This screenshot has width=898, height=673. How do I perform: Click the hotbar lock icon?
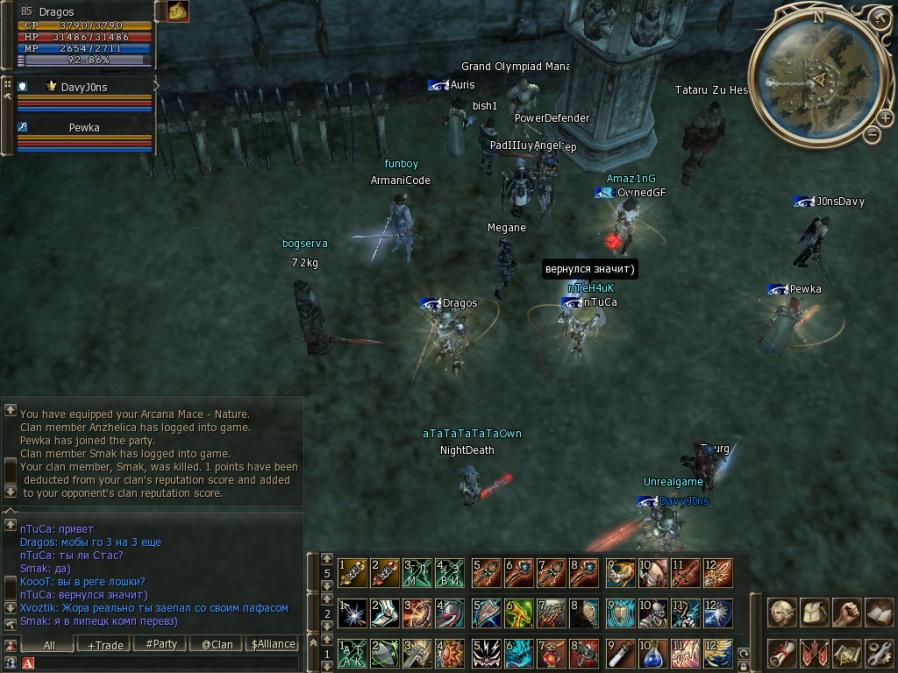click(x=743, y=664)
